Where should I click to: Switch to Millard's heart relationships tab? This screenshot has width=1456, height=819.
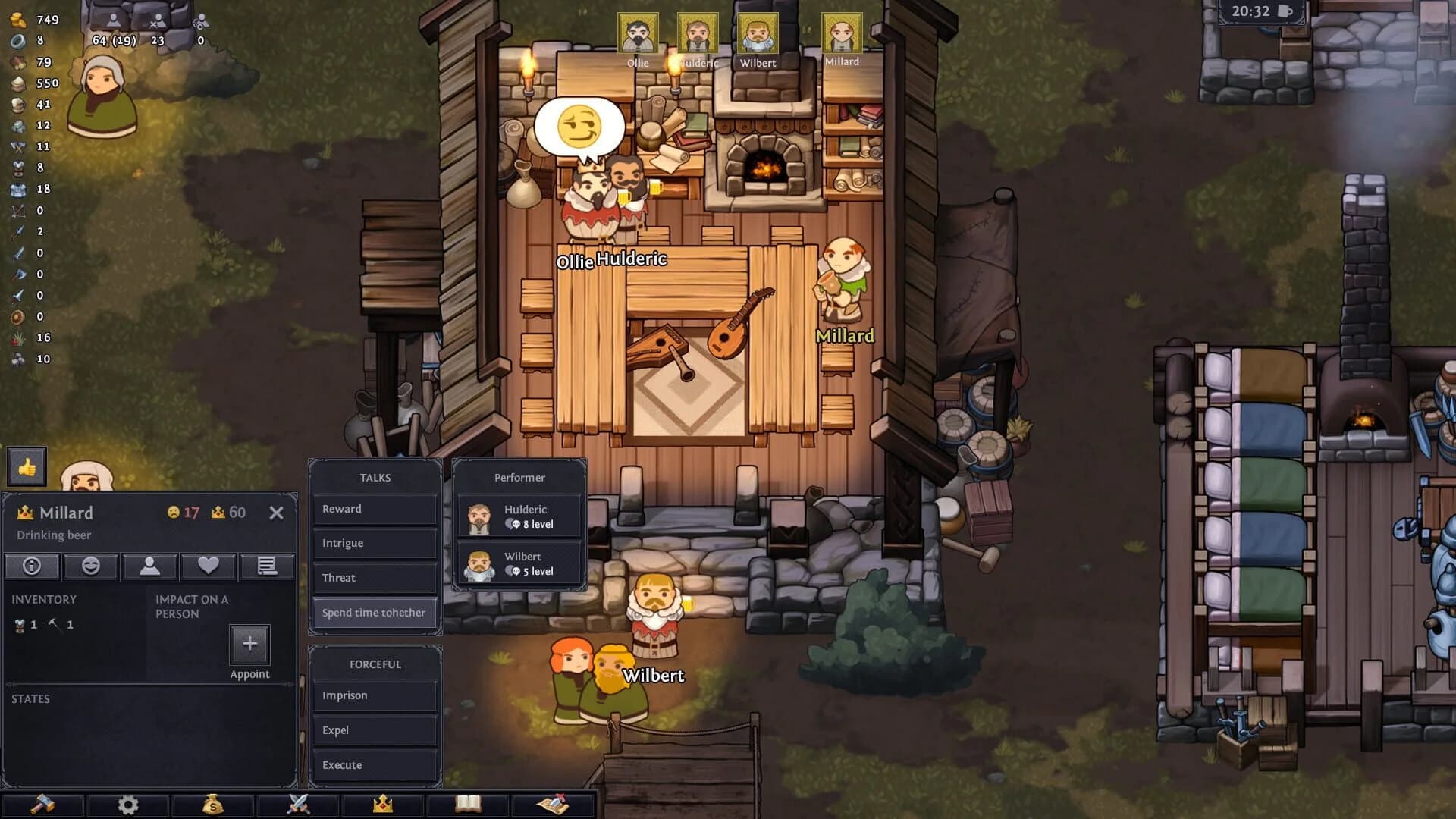click(x=208, y=566)
